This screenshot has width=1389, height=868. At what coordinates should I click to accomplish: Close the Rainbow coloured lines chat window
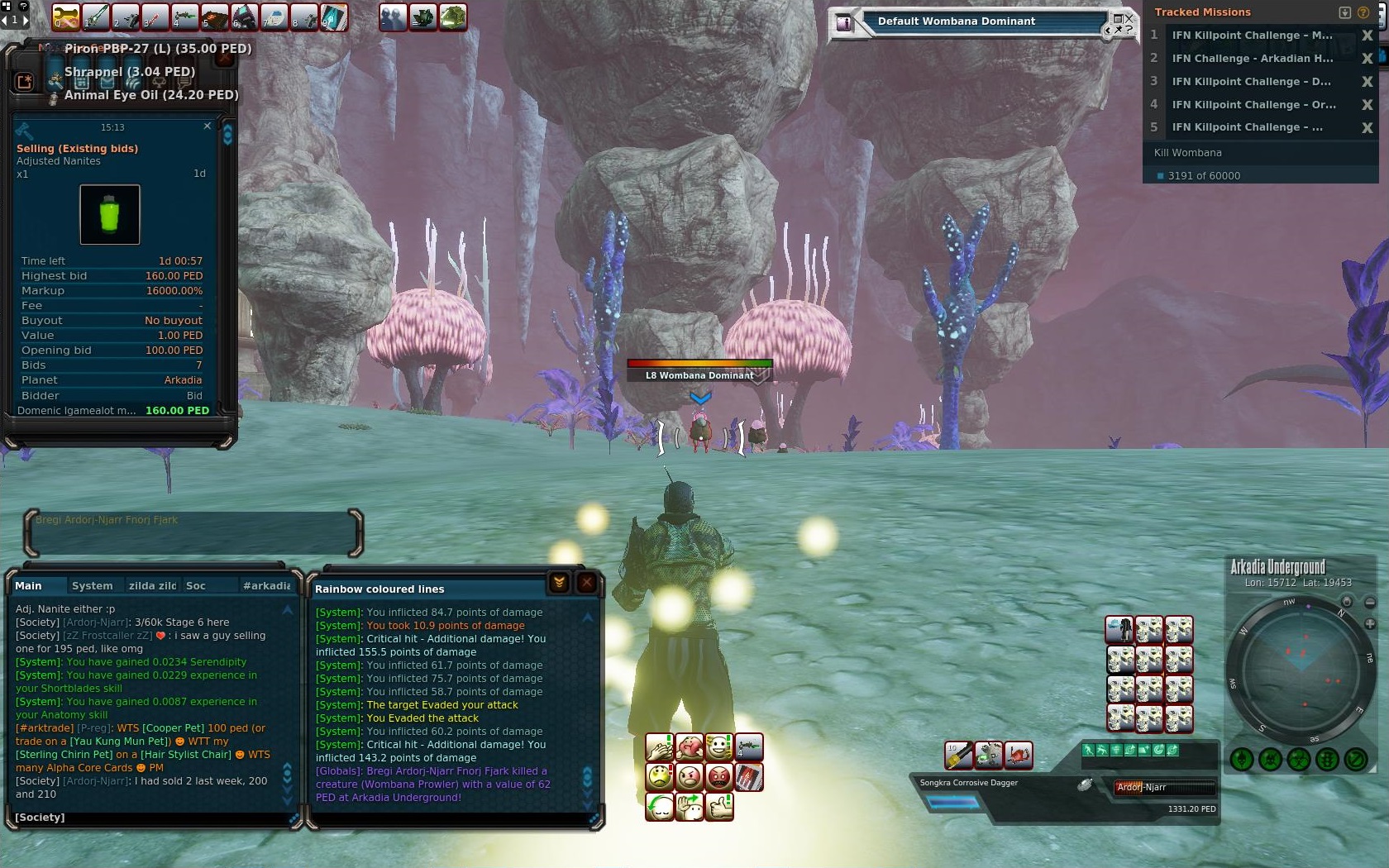(x=586, y=583)
